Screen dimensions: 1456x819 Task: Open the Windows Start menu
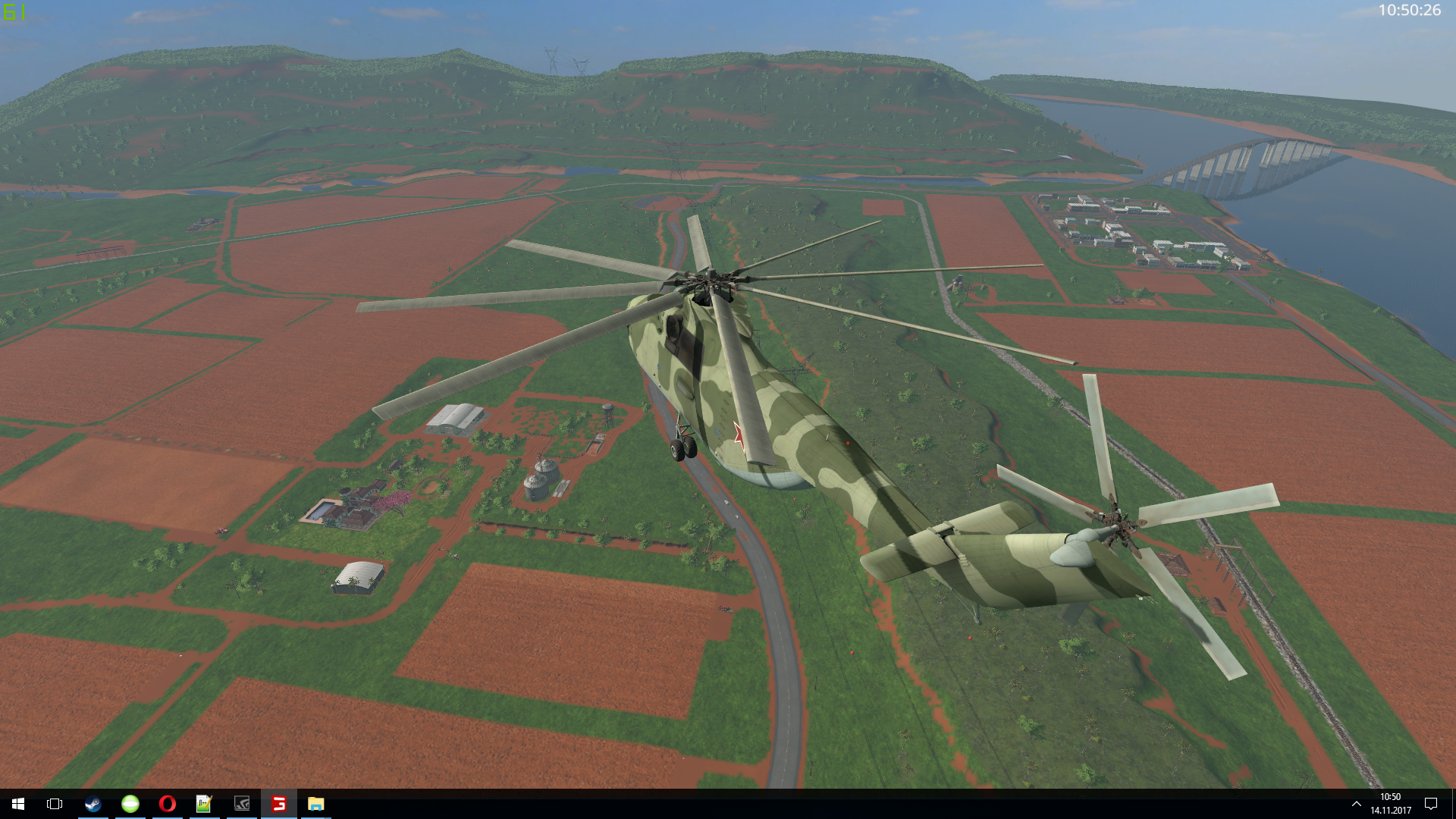click(x=18, y=804)
